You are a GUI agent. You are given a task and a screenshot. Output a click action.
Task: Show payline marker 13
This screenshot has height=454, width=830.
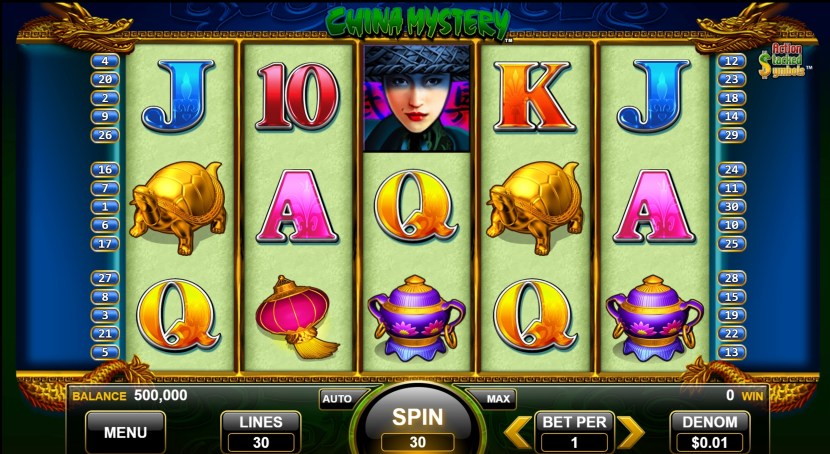(731, 352)
